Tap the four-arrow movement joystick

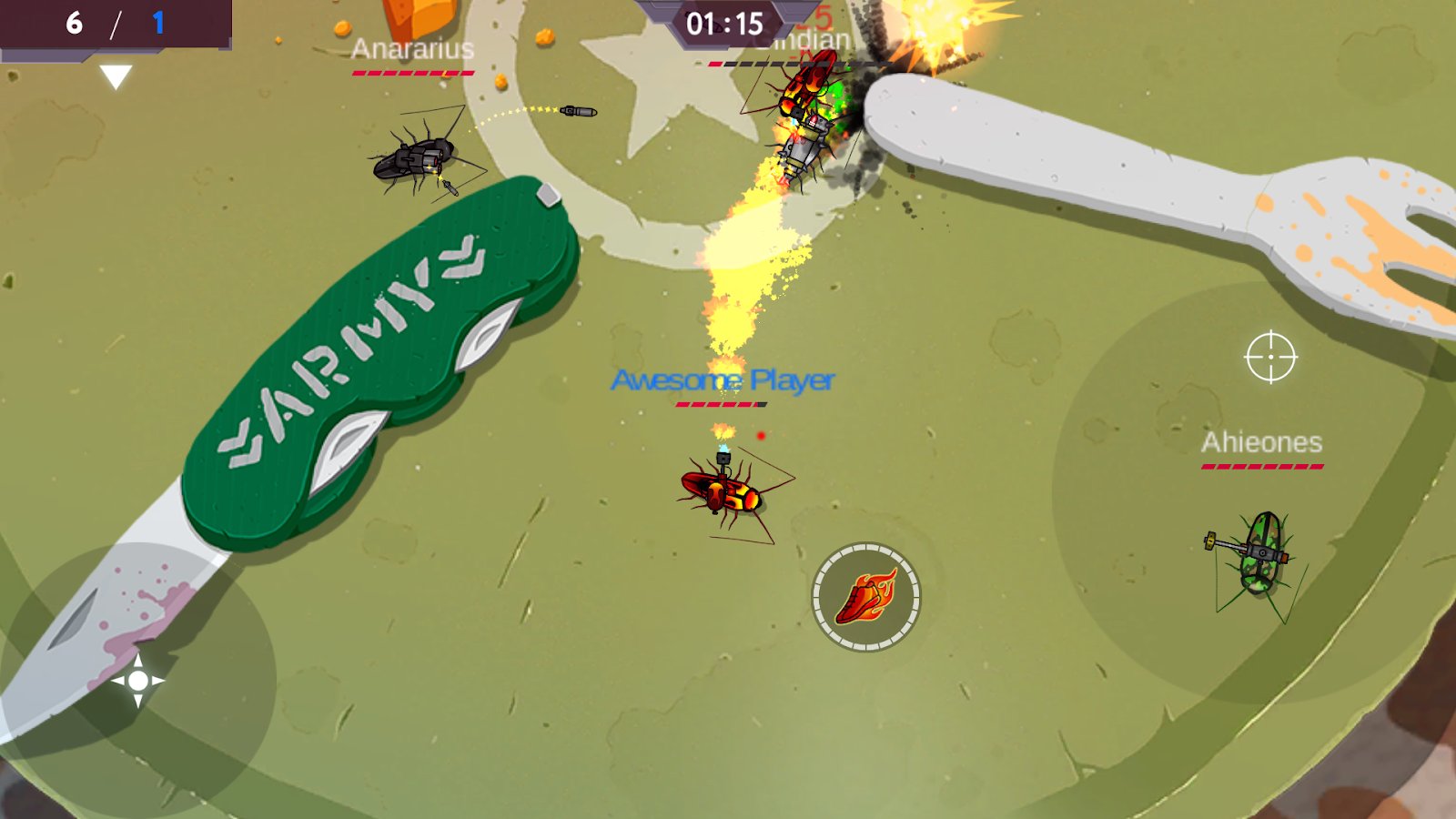click(x=138, y=680)
